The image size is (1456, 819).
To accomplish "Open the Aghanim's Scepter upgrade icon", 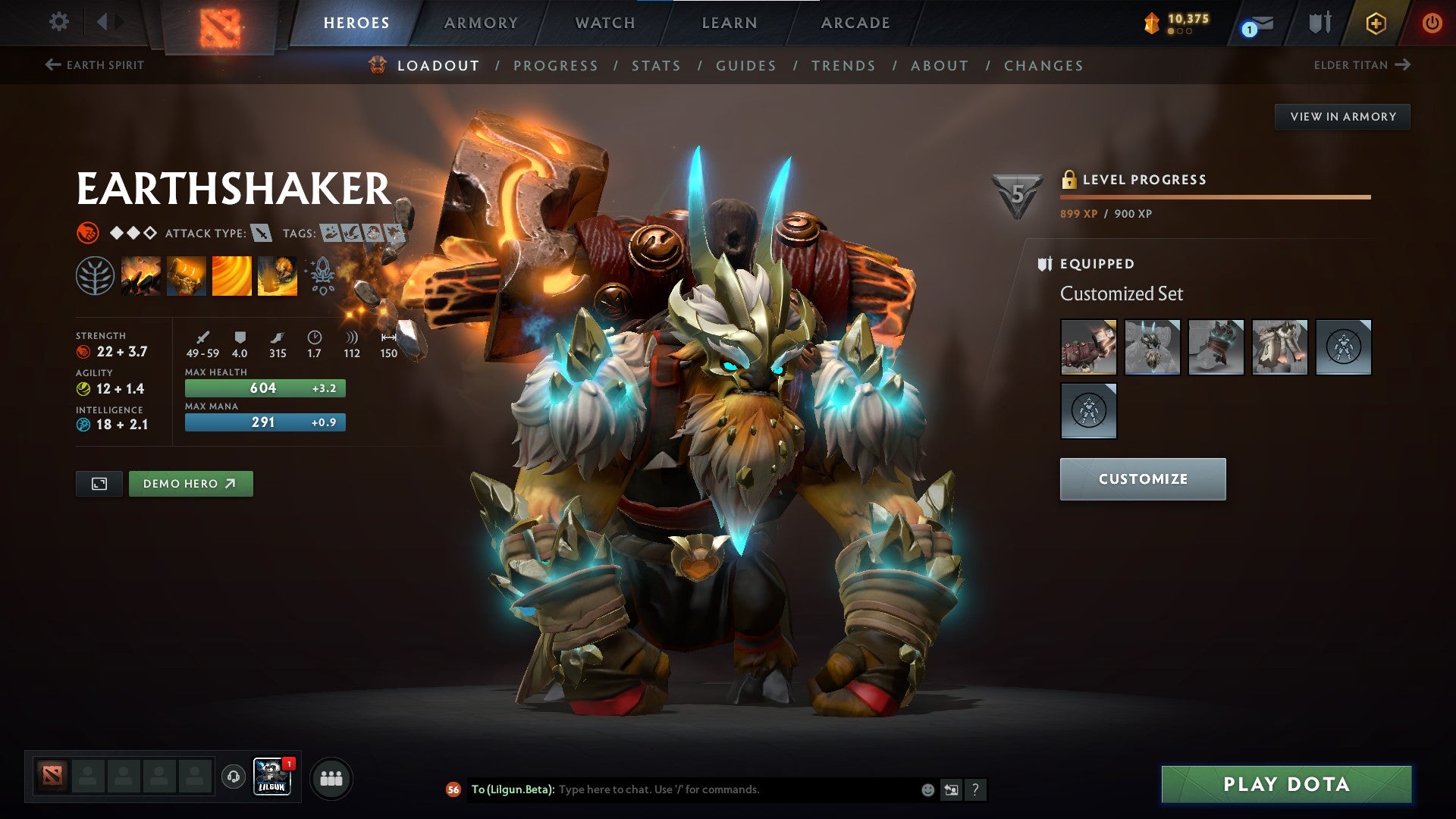I will 322,275.
